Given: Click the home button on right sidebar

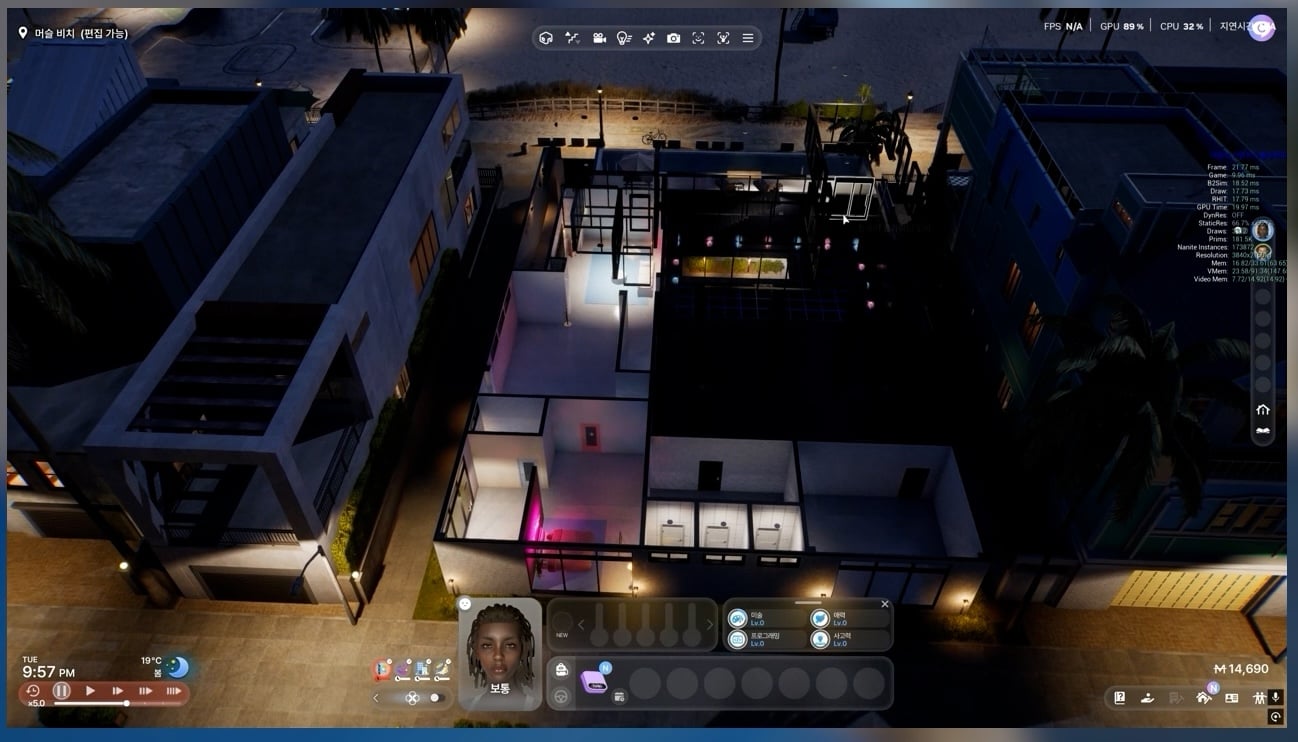Looking at the screenshot, I should click(x=1262, y=409).
